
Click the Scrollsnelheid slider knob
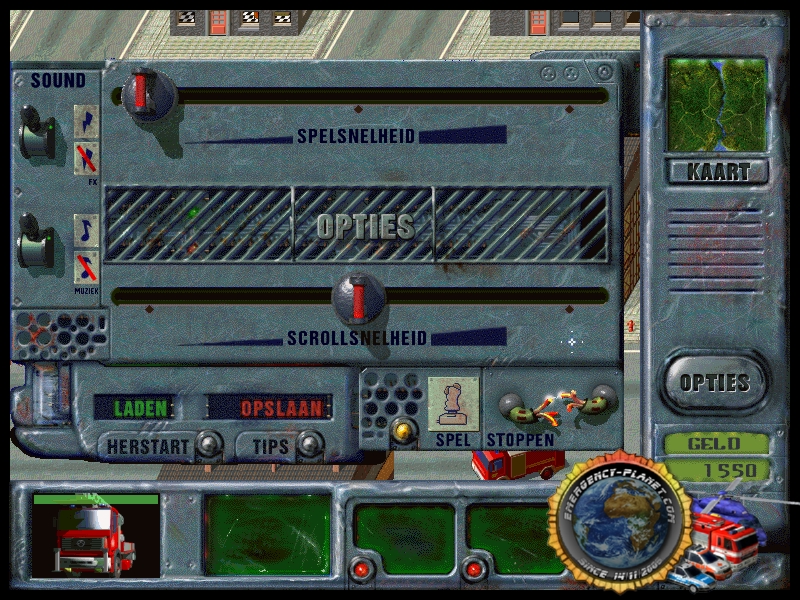(x=359, y=296)
